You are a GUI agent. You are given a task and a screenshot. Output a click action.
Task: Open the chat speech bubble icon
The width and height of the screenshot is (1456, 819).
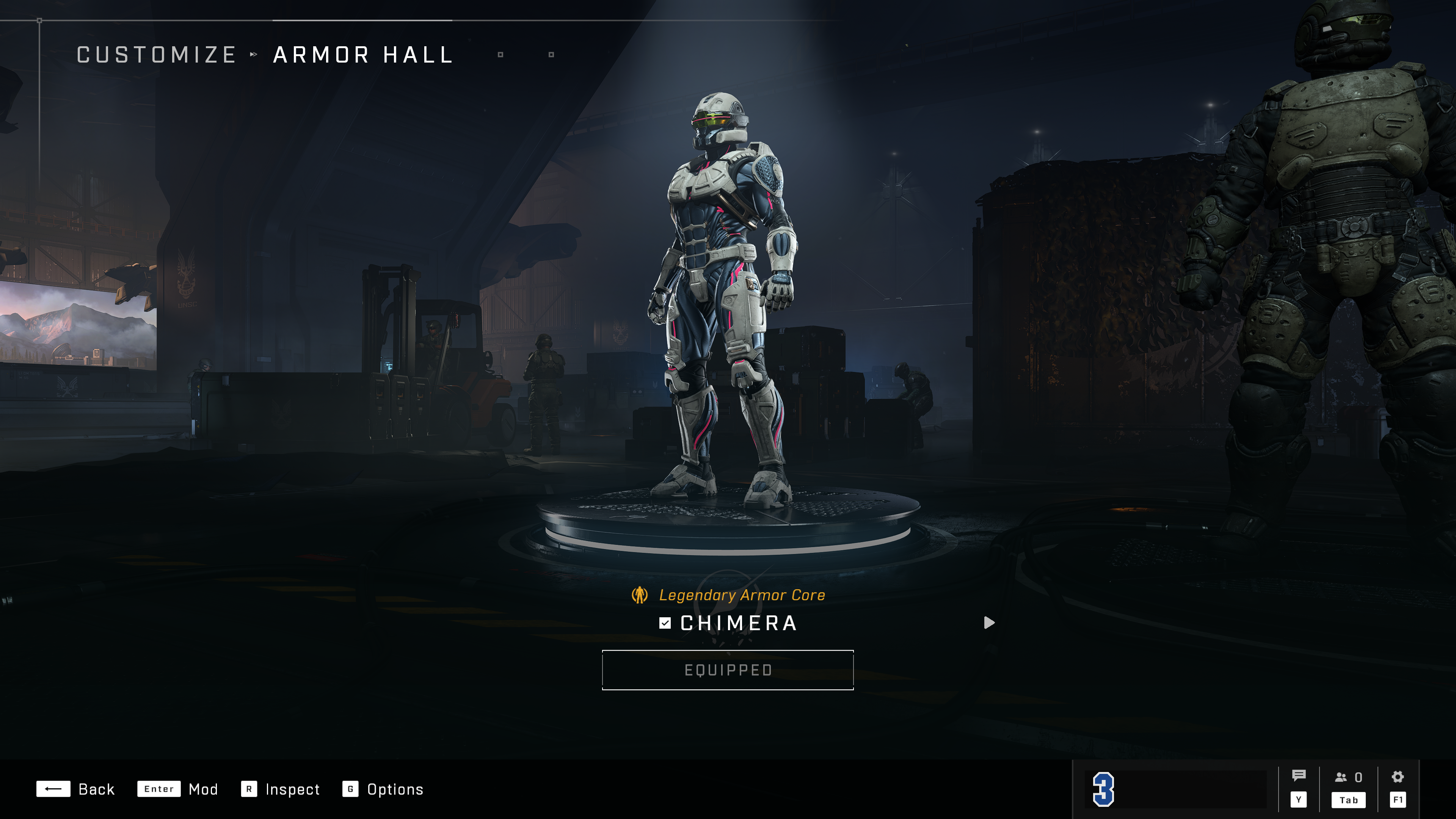click(x=1298, y=777)
